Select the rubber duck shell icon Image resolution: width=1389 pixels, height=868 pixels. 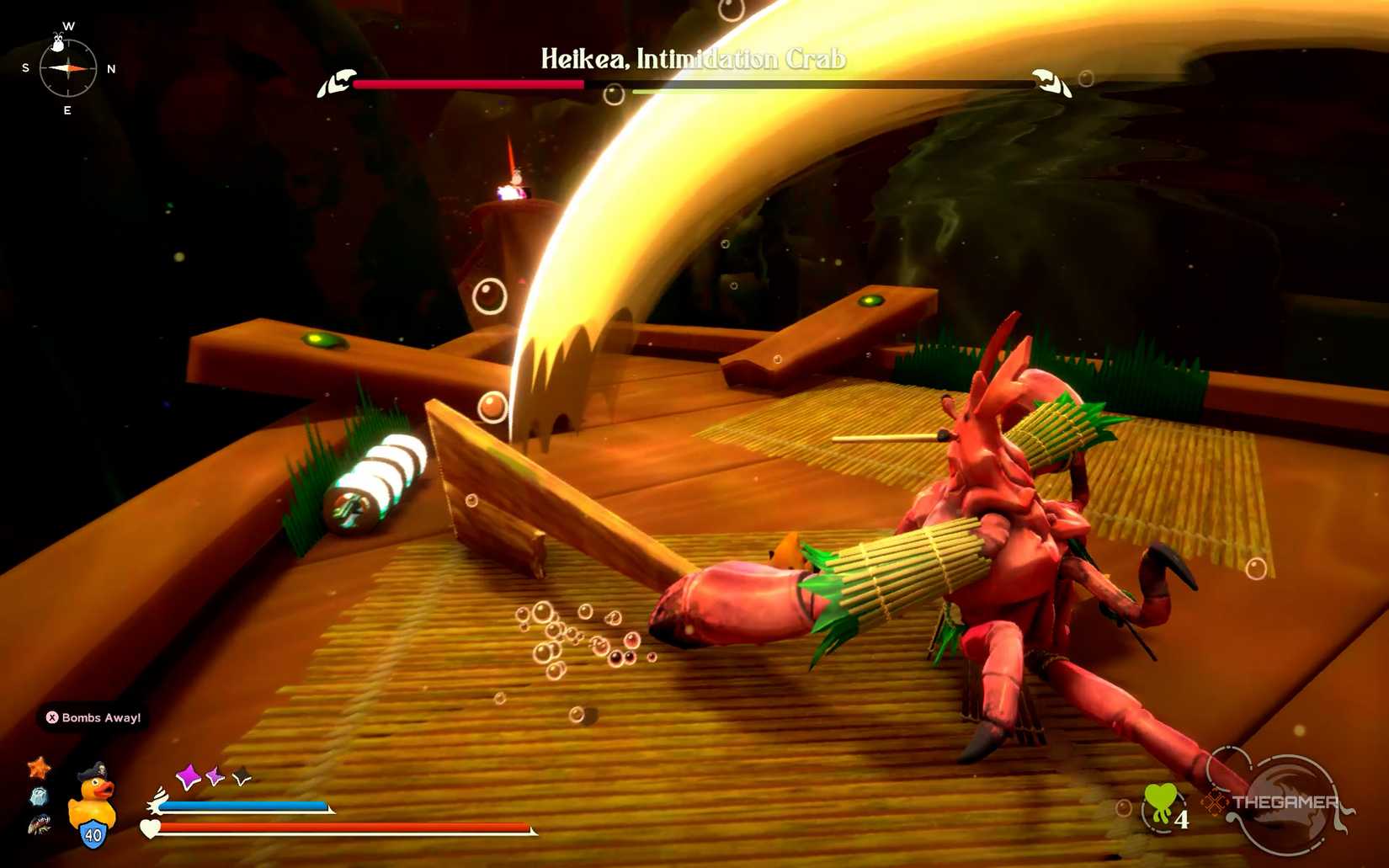(94, 799)
